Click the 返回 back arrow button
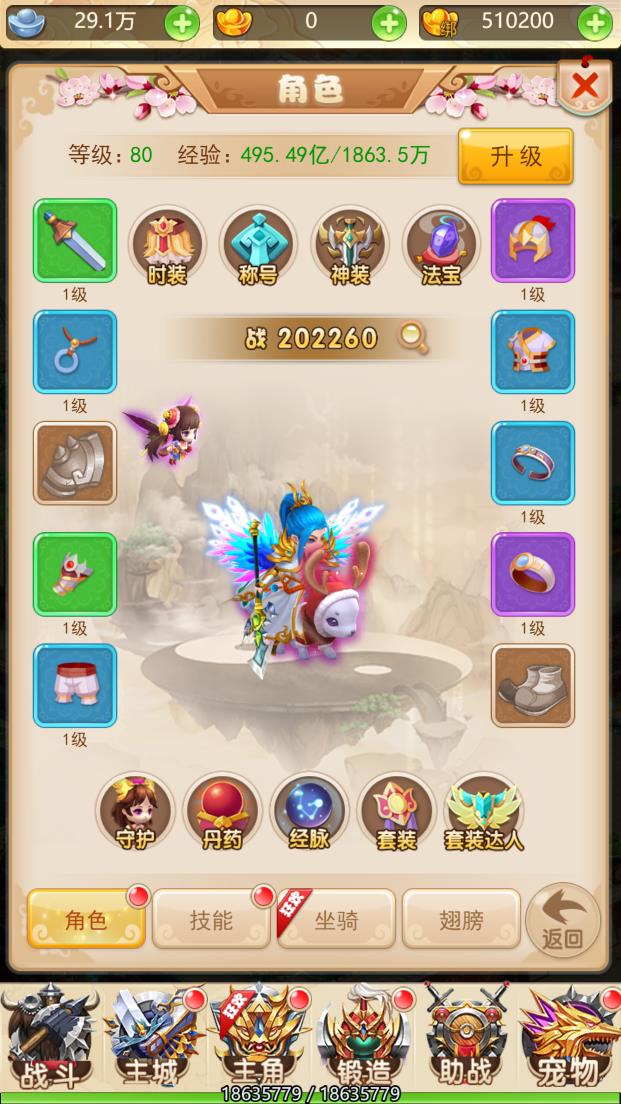The width and height of the screenshot is (621, 1104). (562, 920)
